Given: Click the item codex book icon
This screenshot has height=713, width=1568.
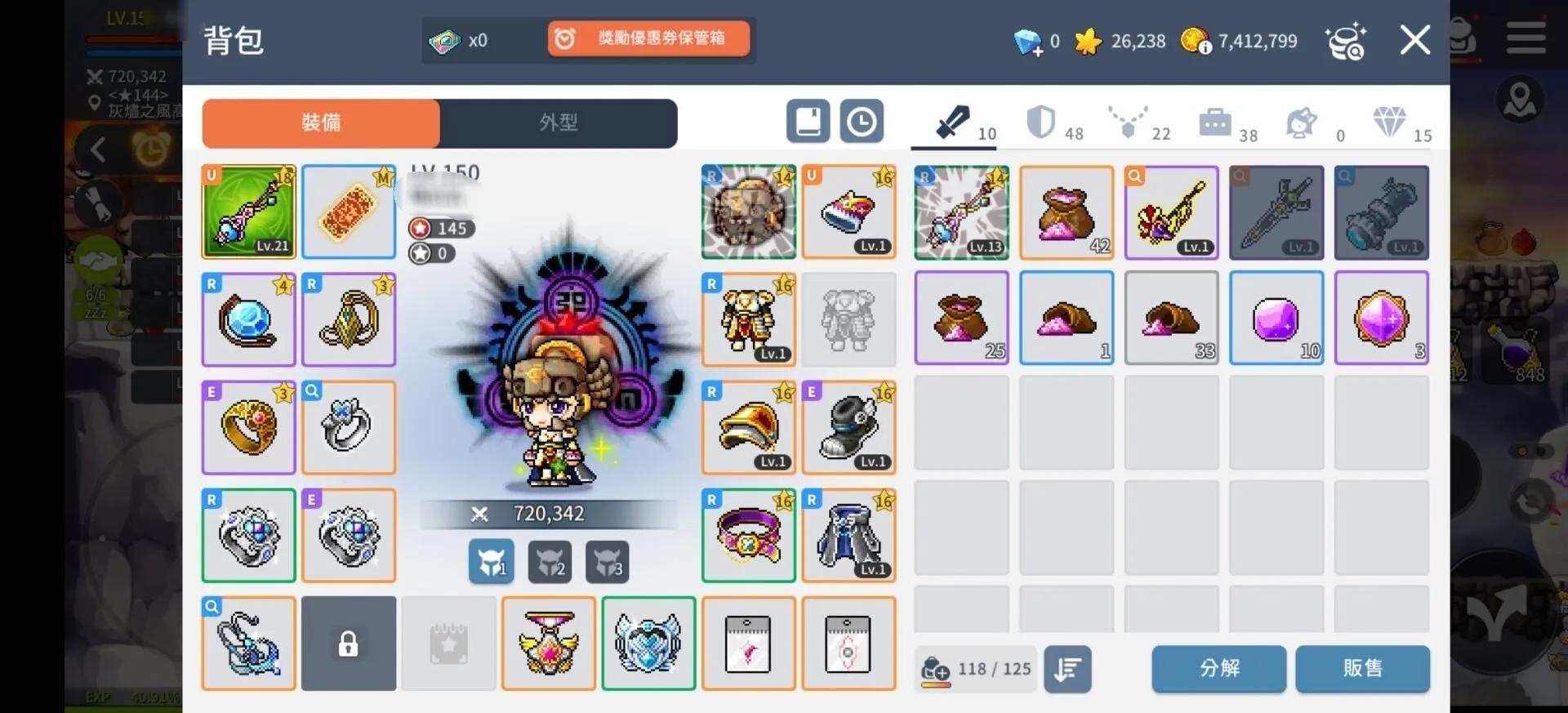Looking at the screenshot, I should 808,121.
